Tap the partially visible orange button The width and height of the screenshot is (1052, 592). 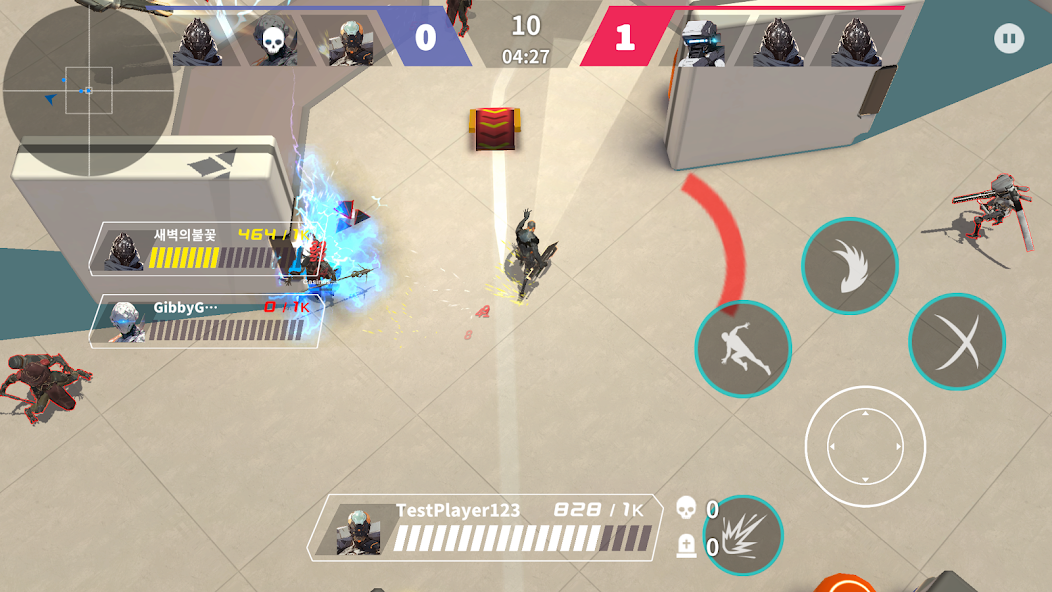(x=845, y=583)
